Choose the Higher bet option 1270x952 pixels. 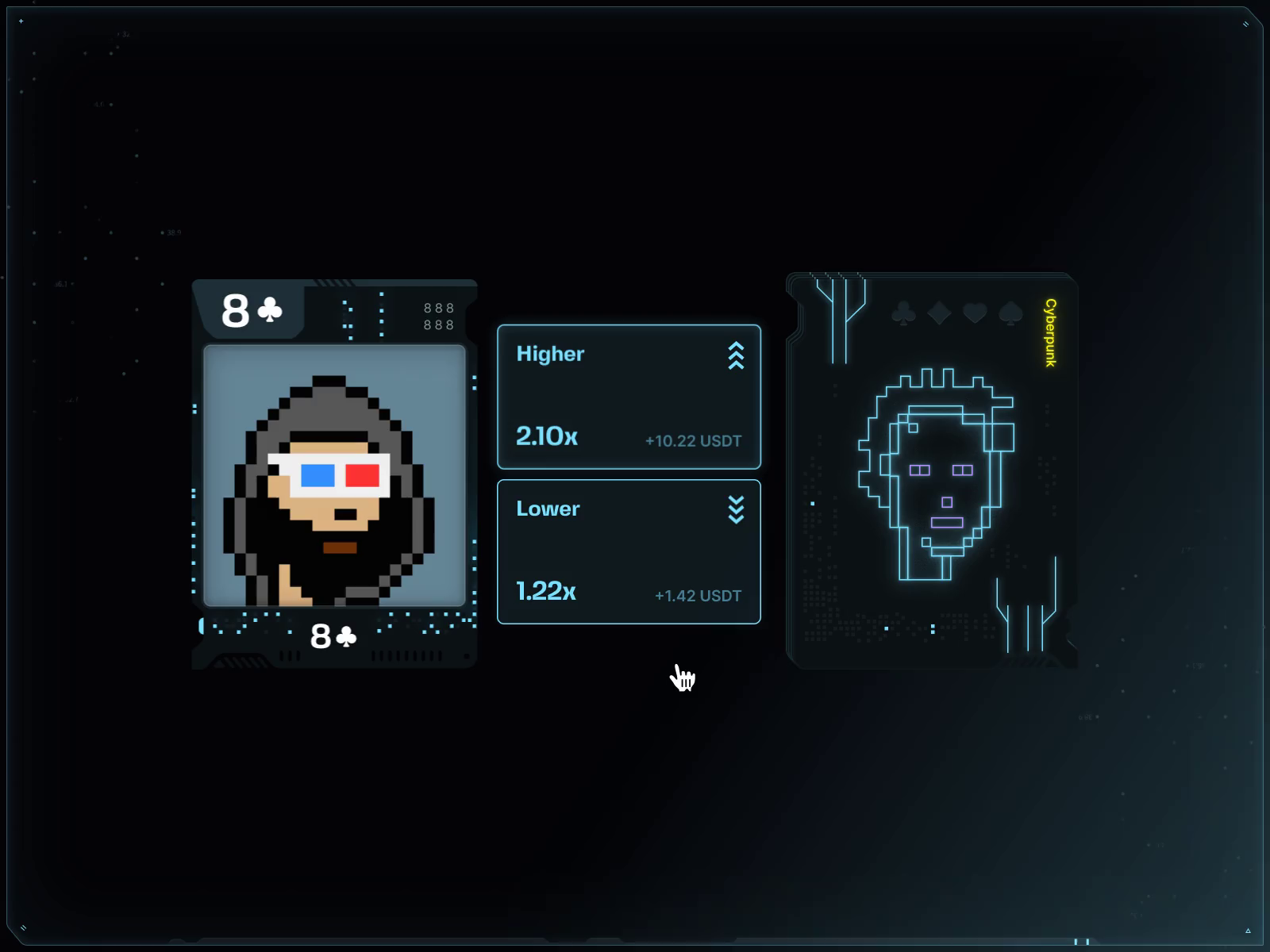pyautogui.click(x=629, y=397)
